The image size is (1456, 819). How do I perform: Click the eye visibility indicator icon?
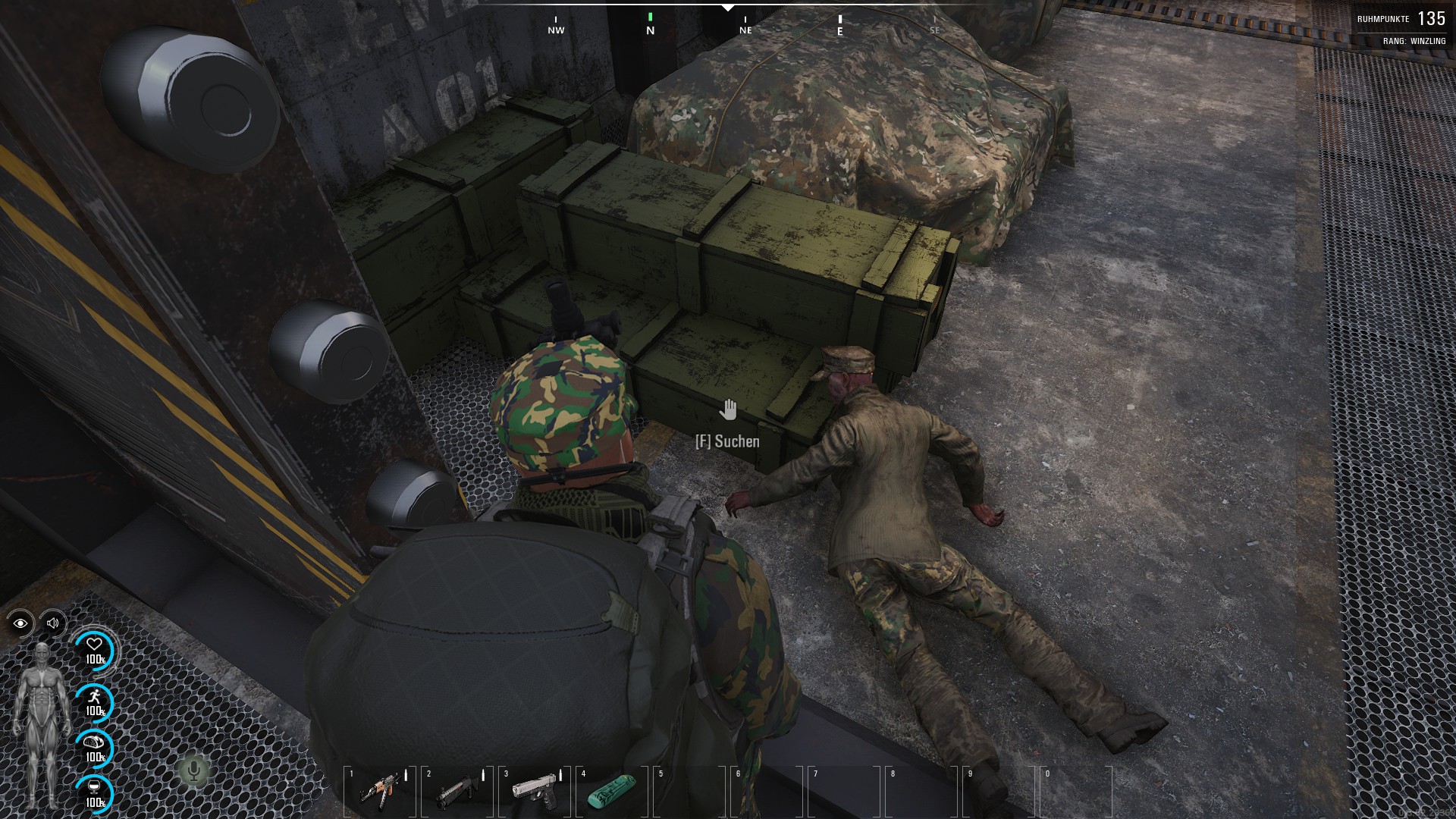pyautogui.click(x=20, y=623)
